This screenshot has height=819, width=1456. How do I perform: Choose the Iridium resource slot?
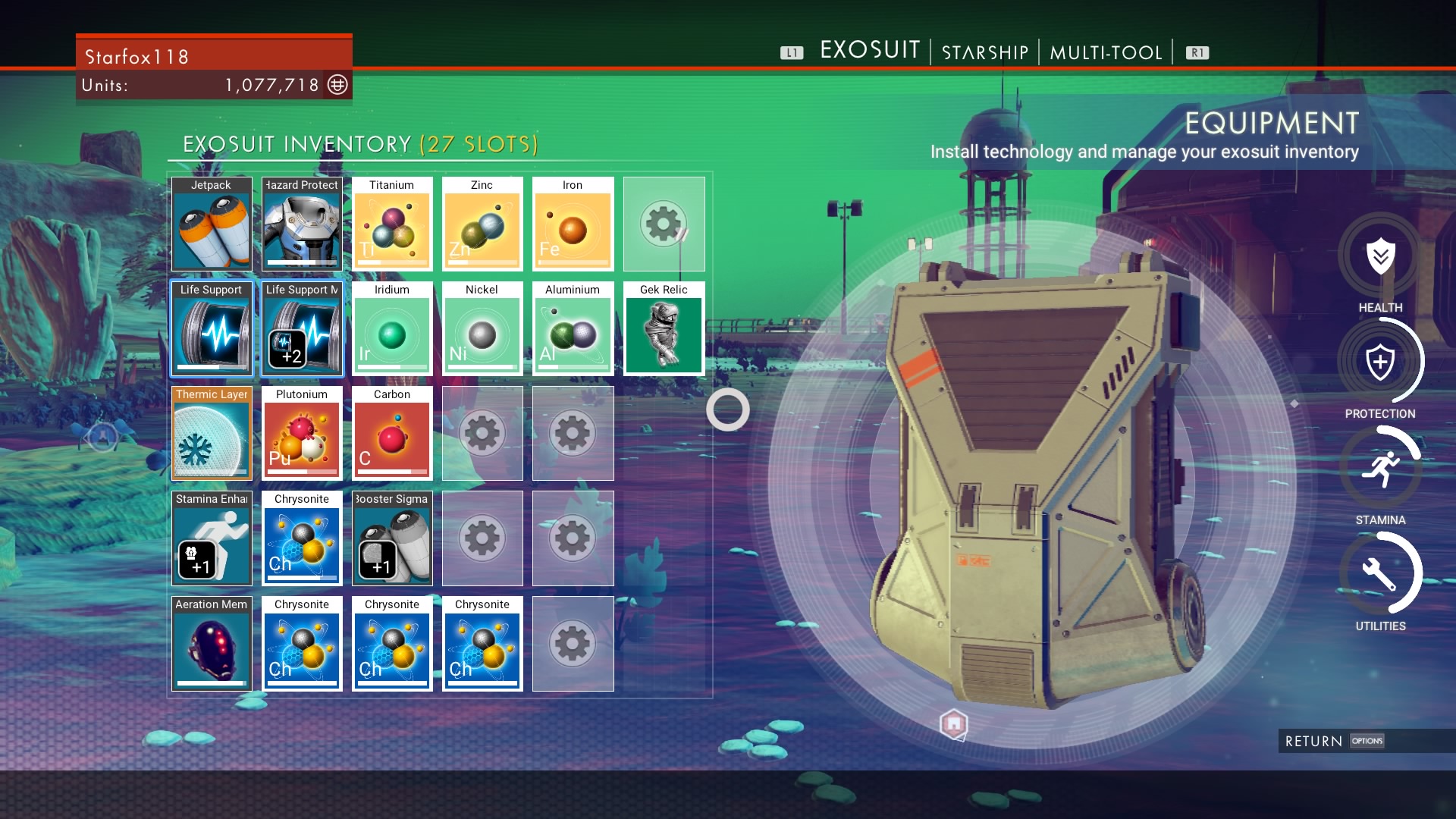(392, 329)
